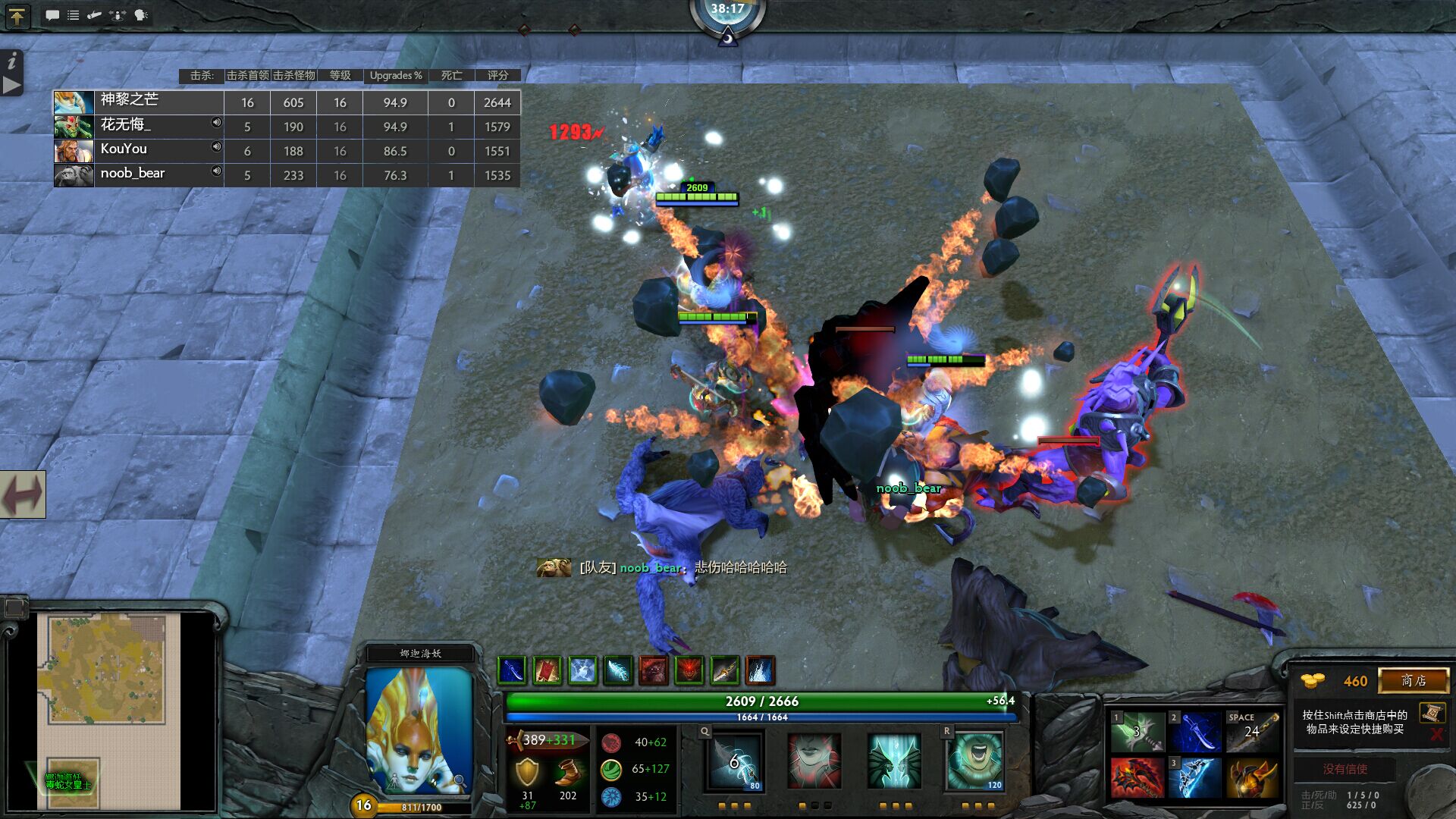1456x819 pixels.
Task: Click the Naga Siren hero portrait
Action: pos(418,739)
